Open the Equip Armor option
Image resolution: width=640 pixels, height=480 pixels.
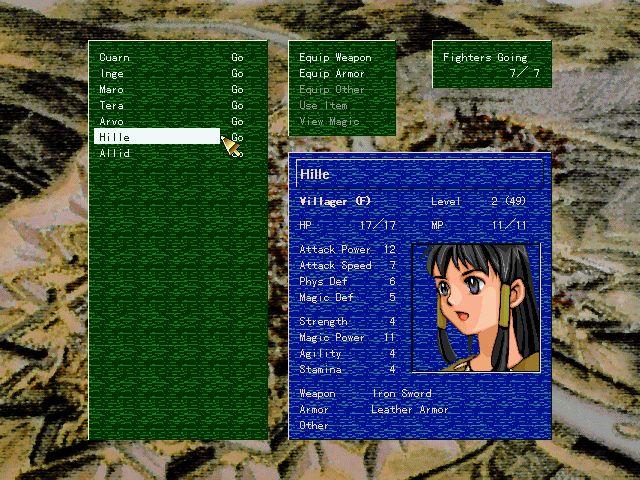332,73
